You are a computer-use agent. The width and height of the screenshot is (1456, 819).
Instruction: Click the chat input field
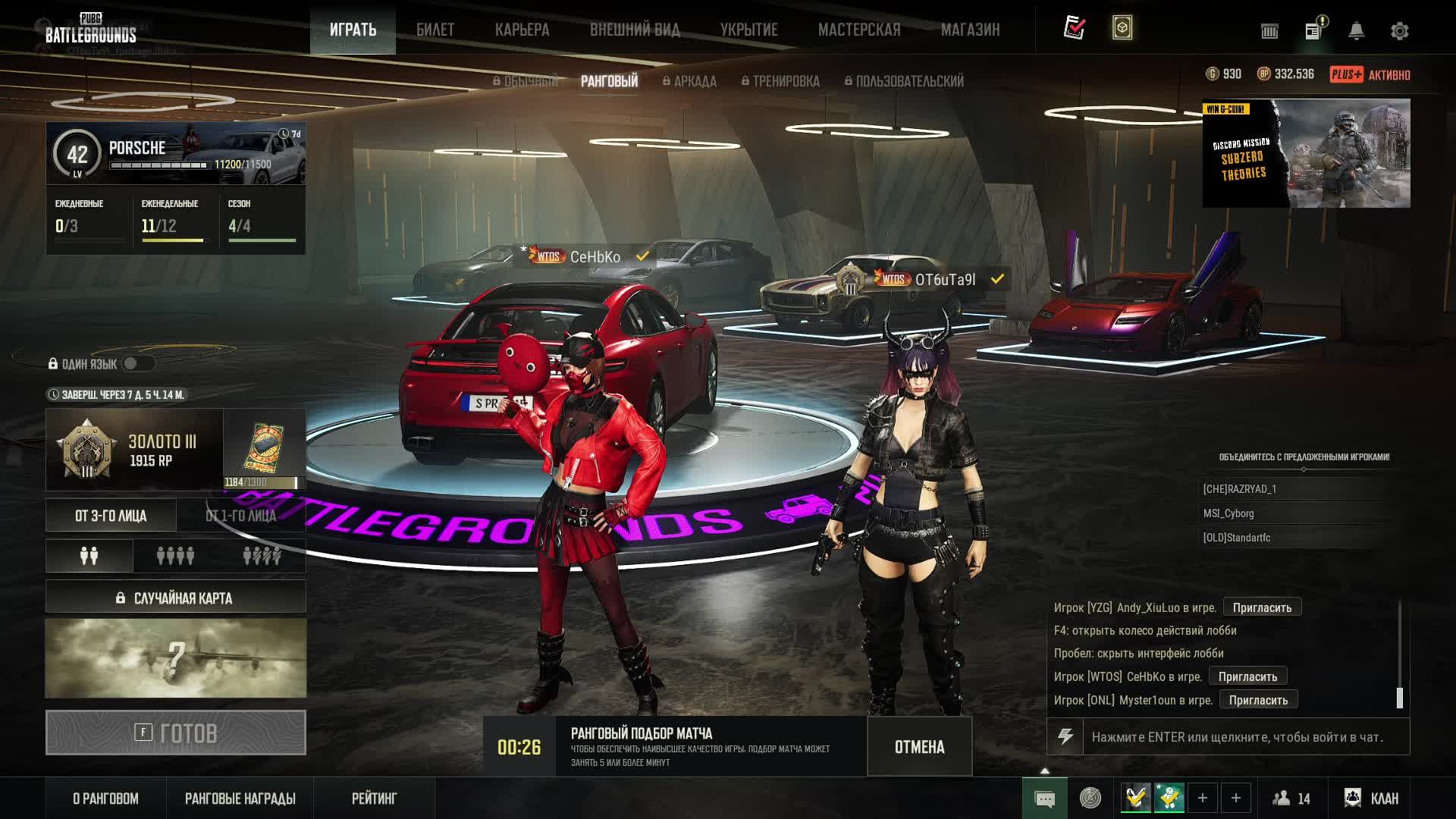coord(1244,737)
